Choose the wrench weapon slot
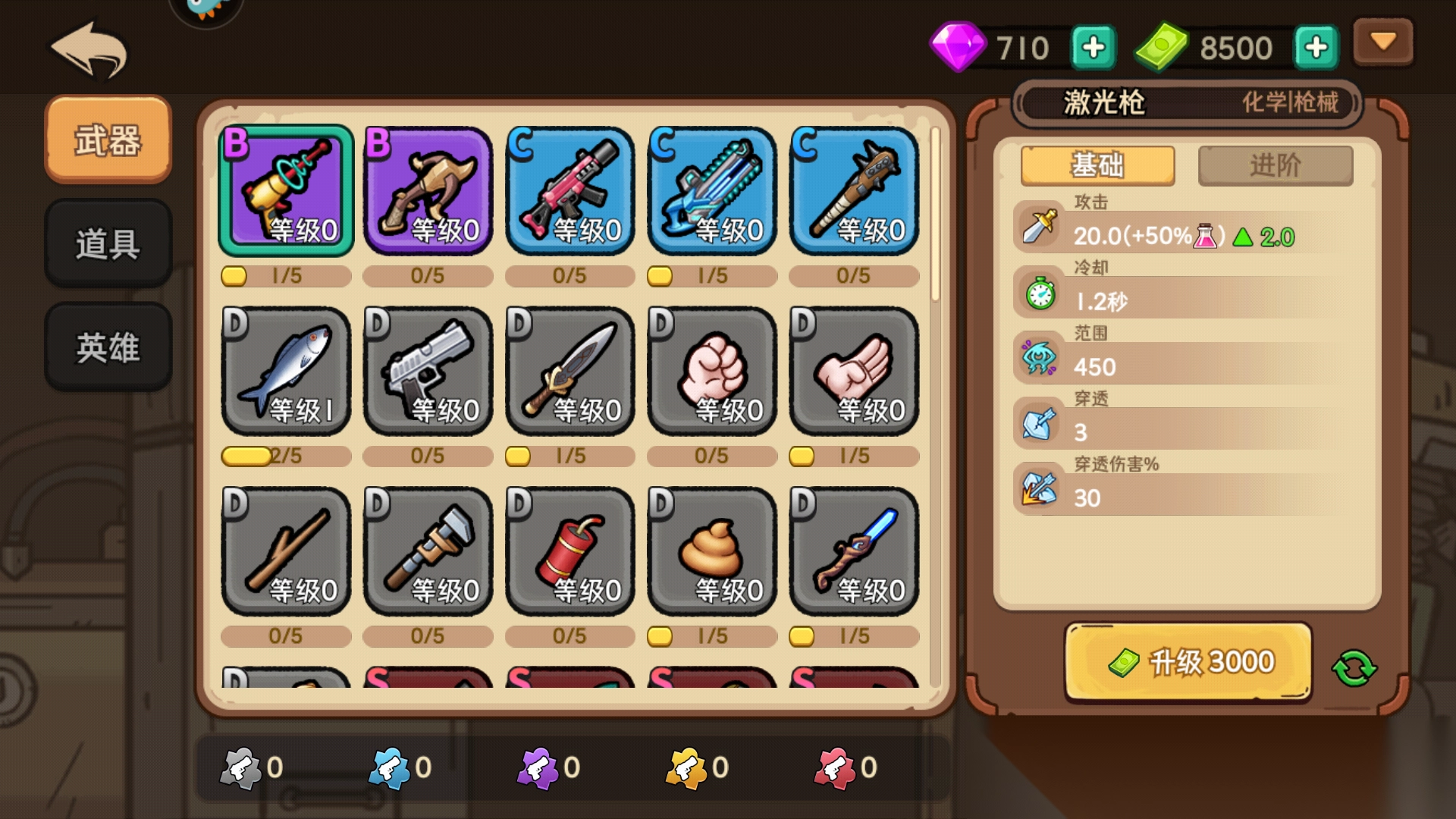Image resolution: width=1456 pixels, height=819 pixels. pyautogui.click(x=428, y=551)
